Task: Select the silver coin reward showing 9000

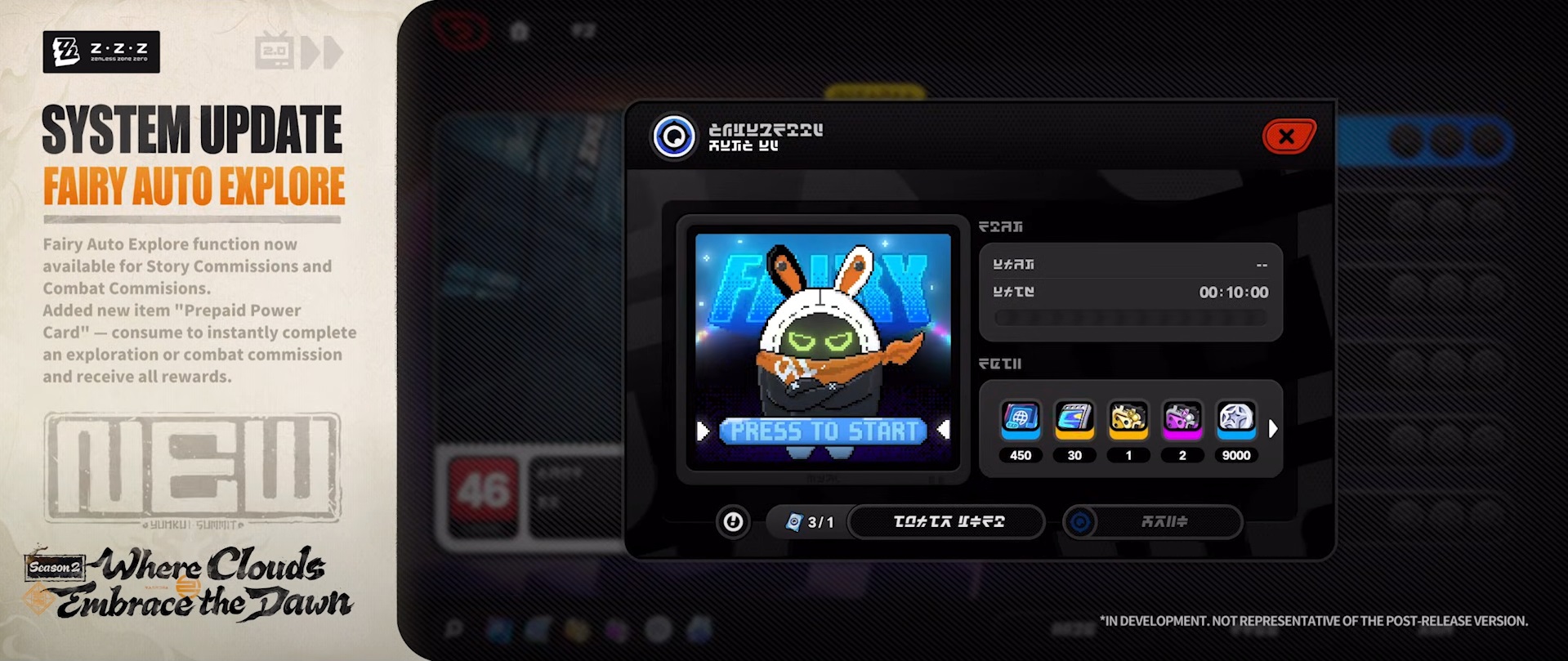Action: pyautogui.click(x=1235, y=418)
